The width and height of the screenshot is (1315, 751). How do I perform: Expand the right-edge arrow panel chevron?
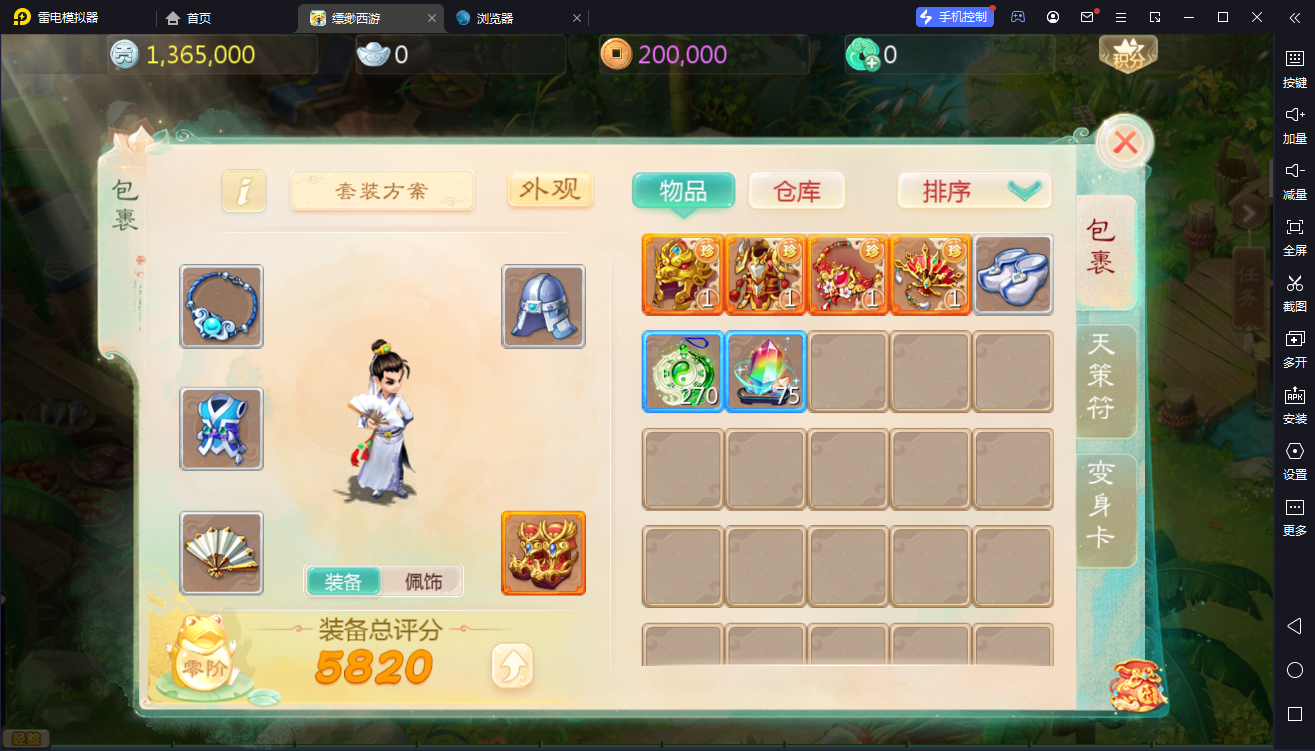point(1248,212)
